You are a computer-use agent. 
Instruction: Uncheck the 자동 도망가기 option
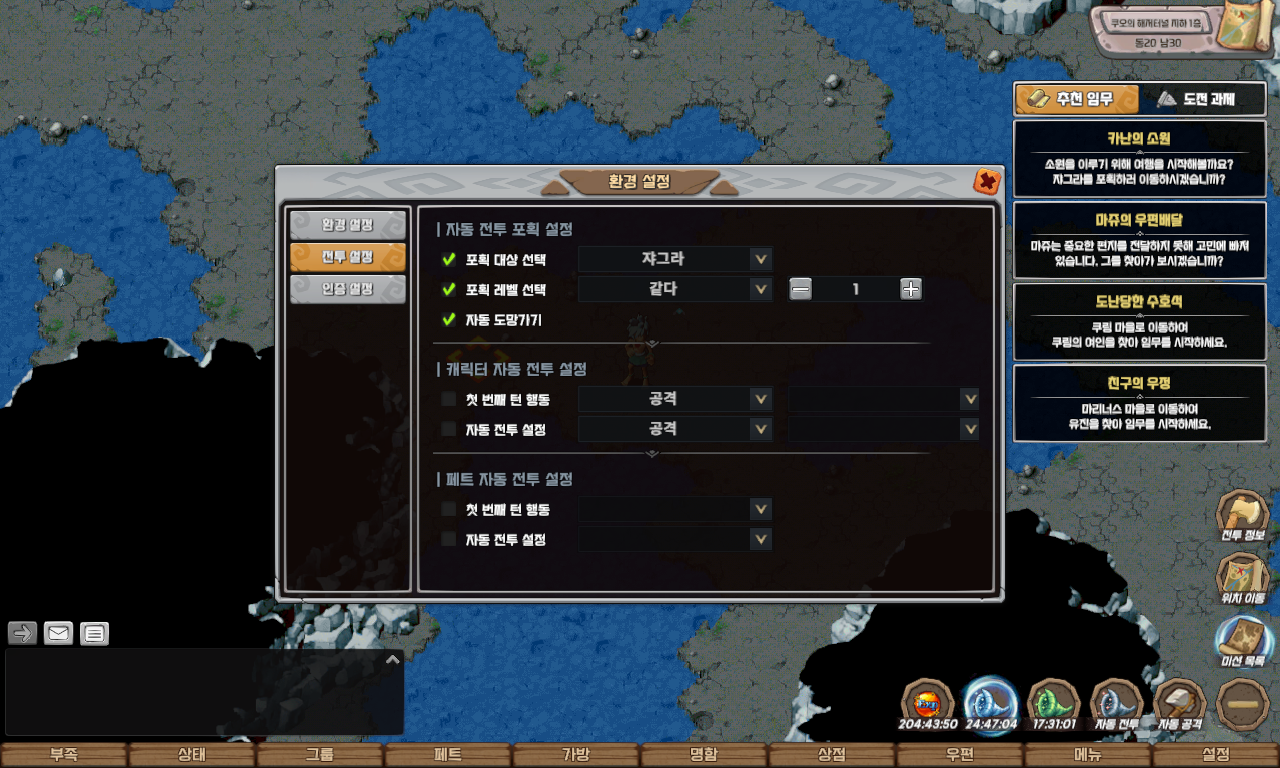[x=449, y=320]
